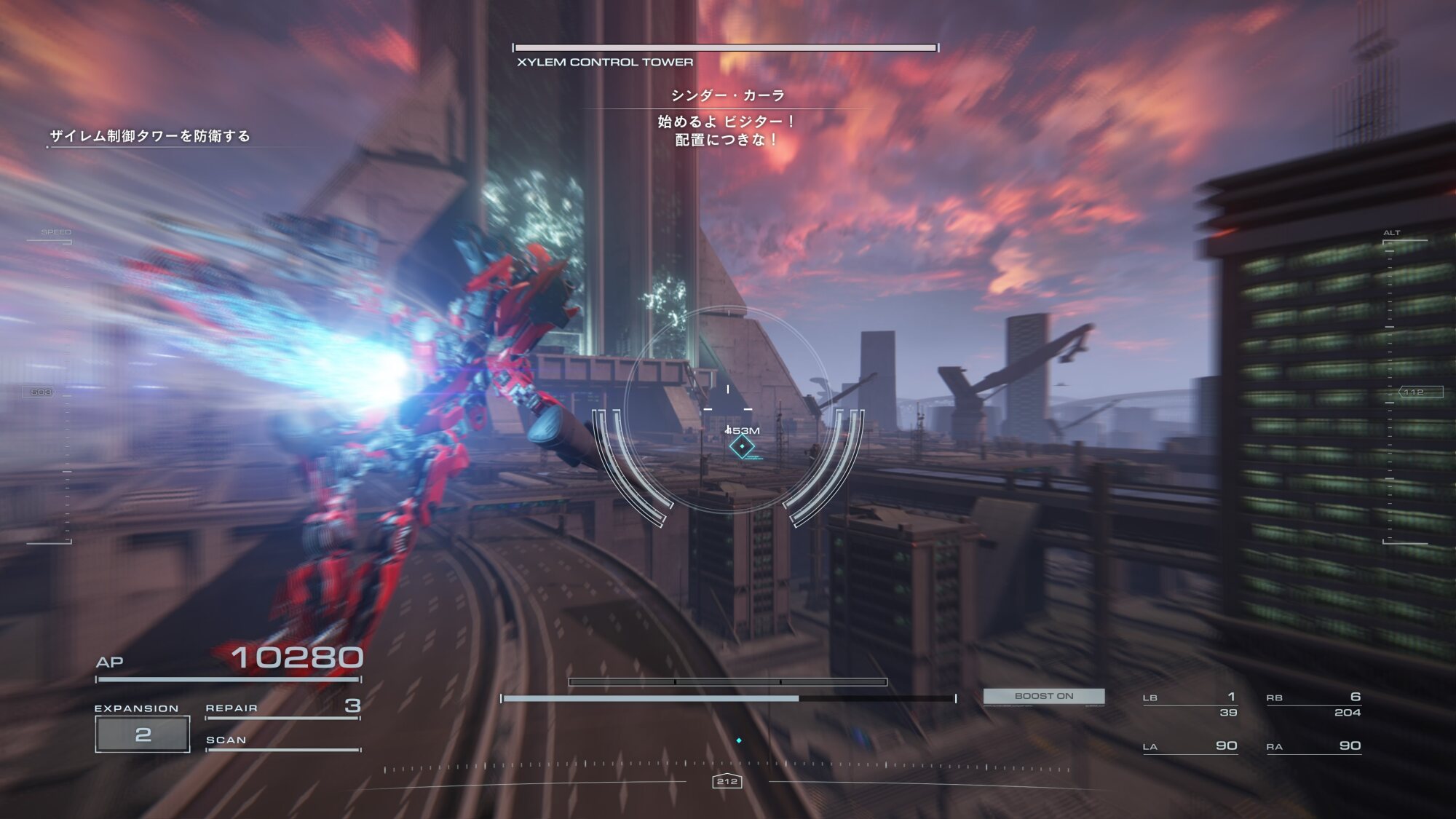Select the Expansion slot box
This screenshot has height=819, width=1456.
(143, 734)
